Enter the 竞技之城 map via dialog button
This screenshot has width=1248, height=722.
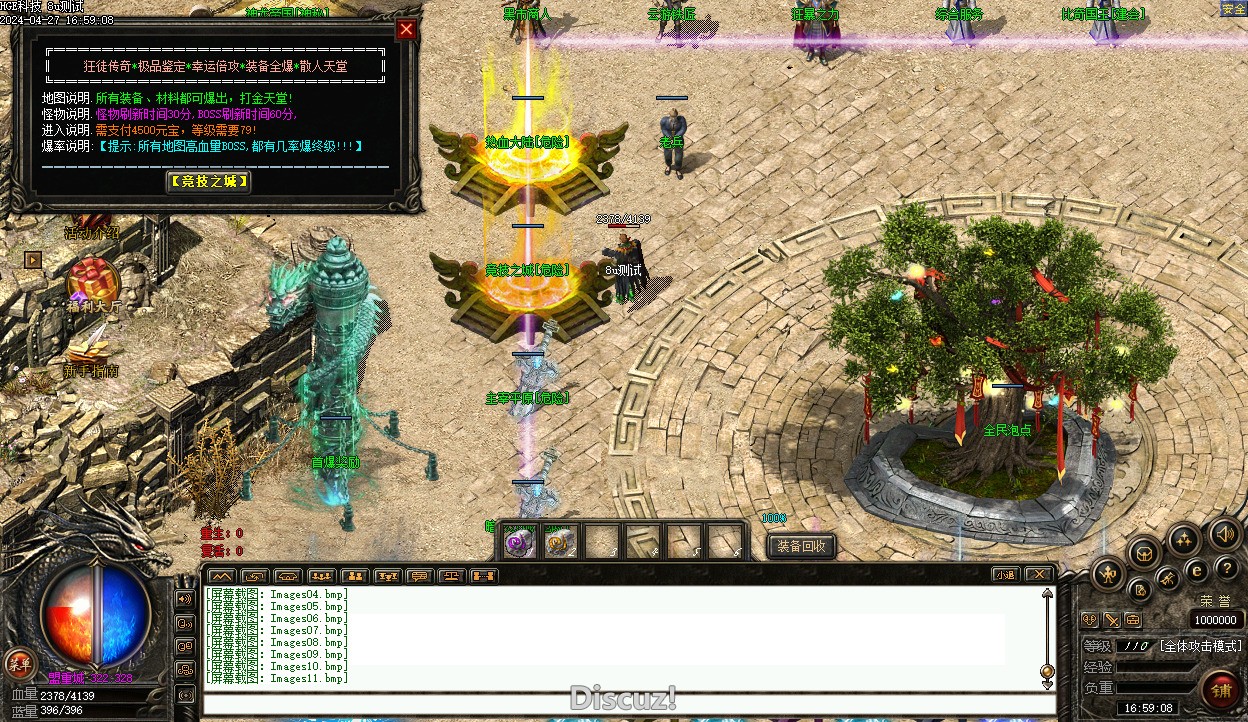click(x=208, y=181)
